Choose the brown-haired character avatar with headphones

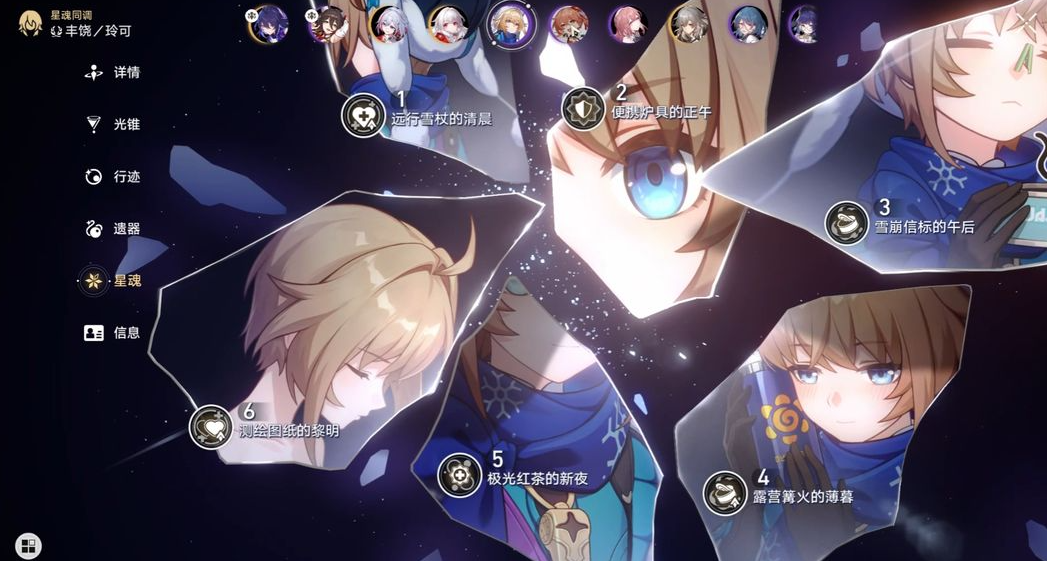tap(569, 23)
